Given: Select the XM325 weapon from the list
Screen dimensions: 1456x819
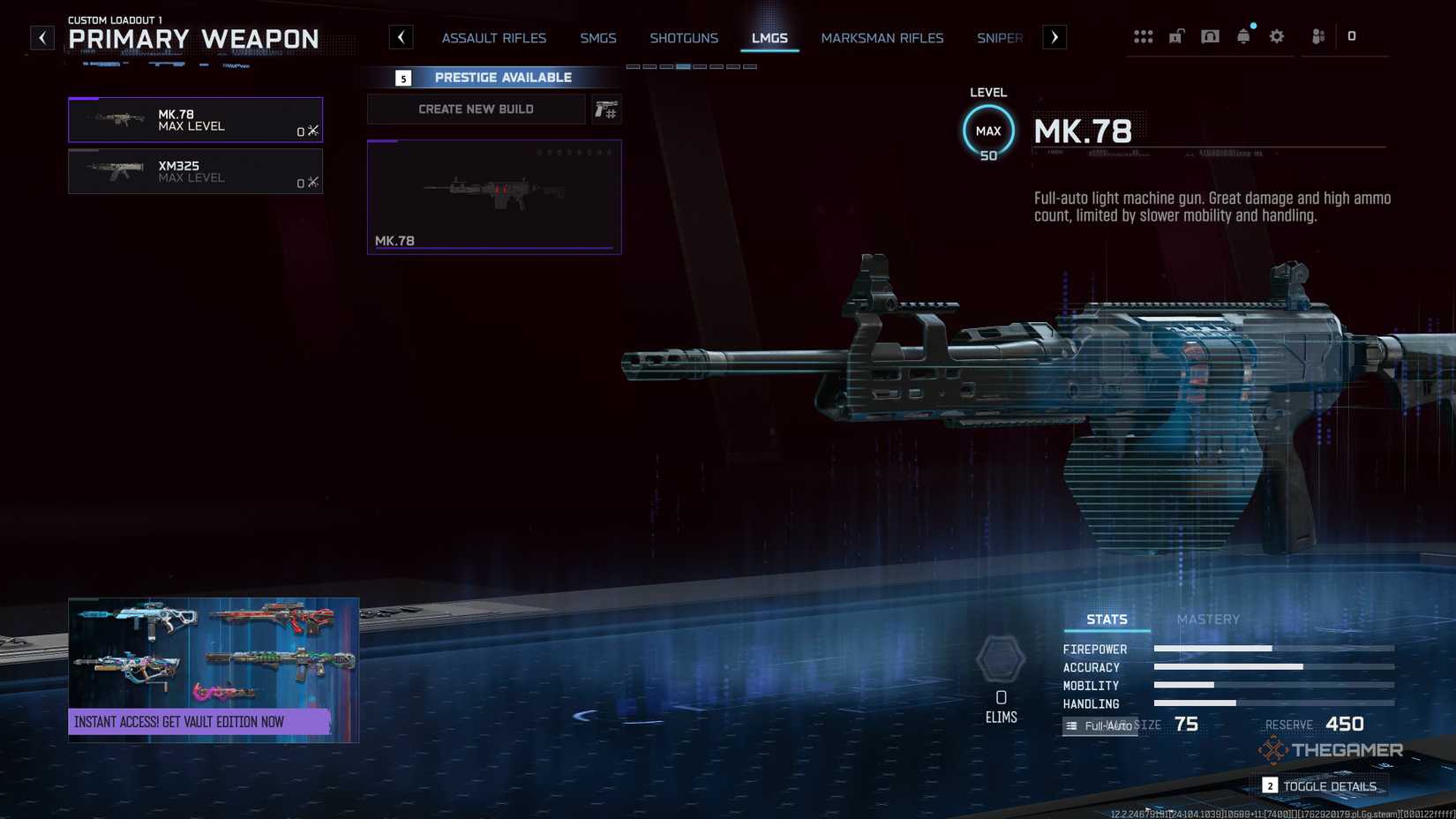Looking at the screenshot, I should click(x=195, y=171).
